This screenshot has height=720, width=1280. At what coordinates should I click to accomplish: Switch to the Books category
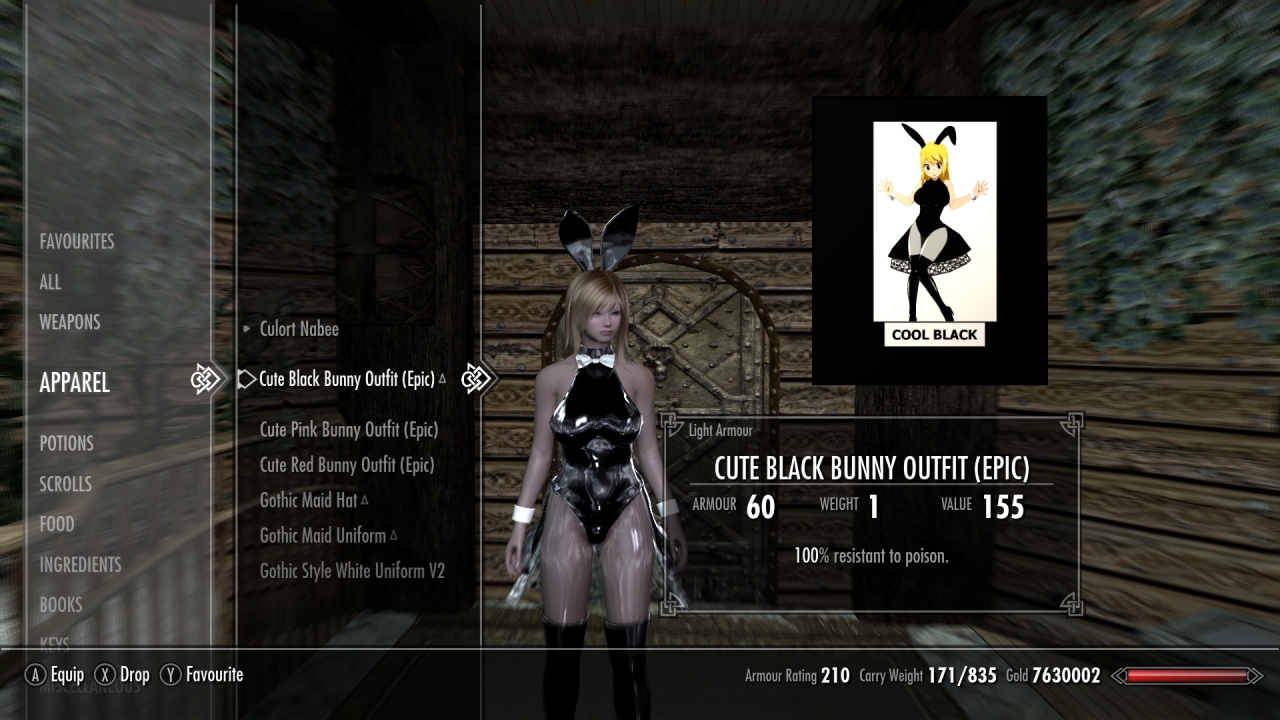coord(61,605)
